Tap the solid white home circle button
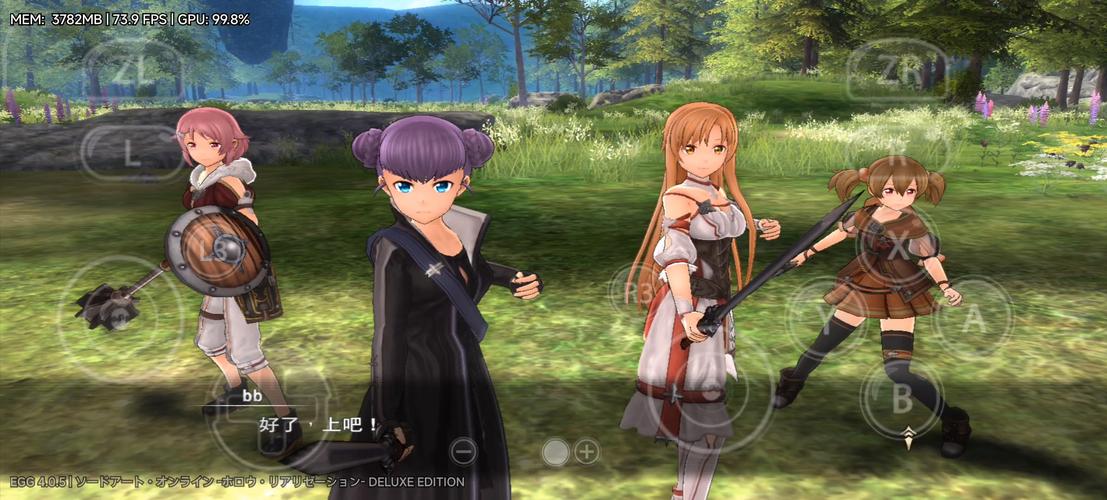 (555, 452)
